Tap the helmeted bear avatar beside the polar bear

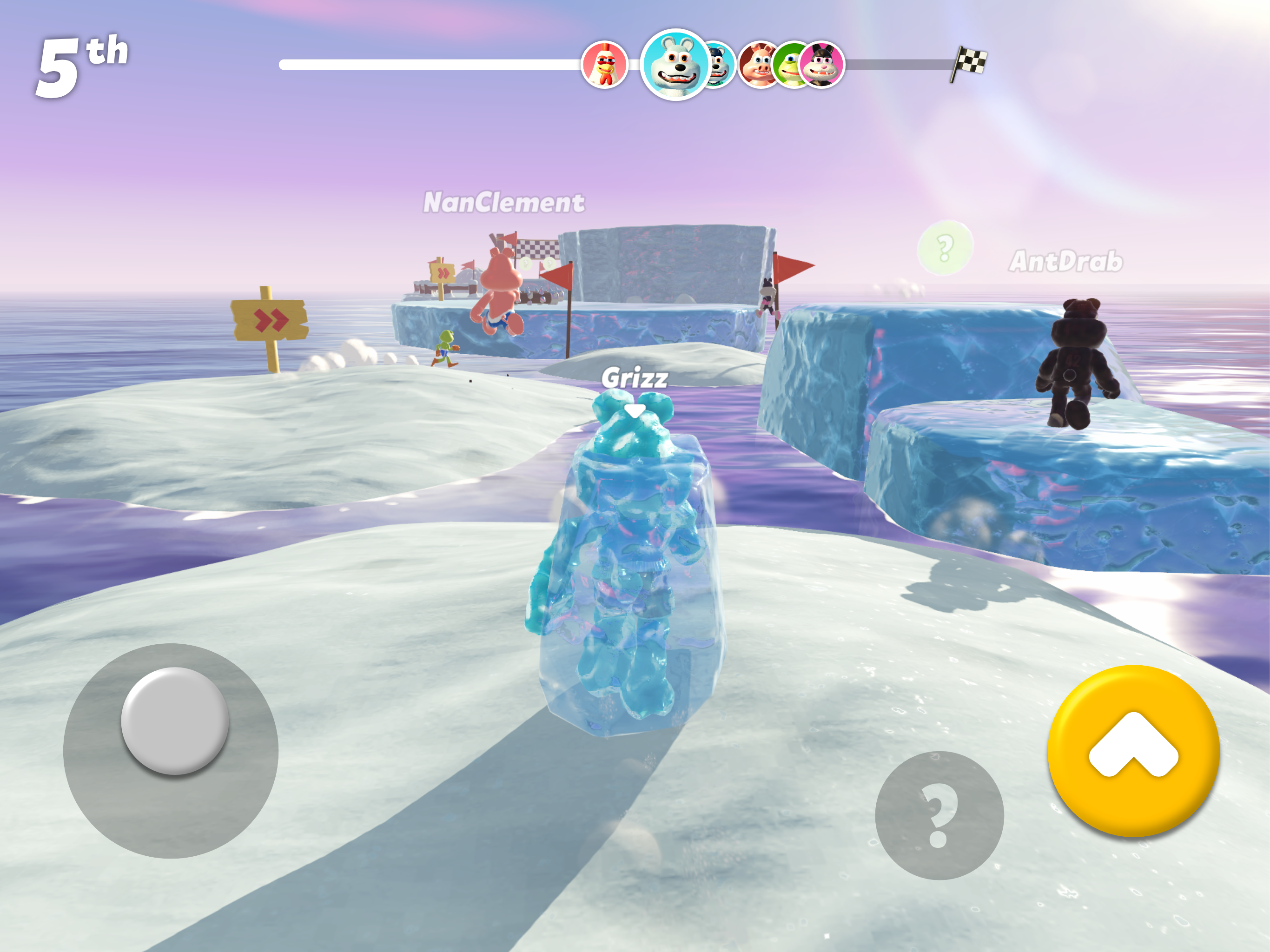720,64
